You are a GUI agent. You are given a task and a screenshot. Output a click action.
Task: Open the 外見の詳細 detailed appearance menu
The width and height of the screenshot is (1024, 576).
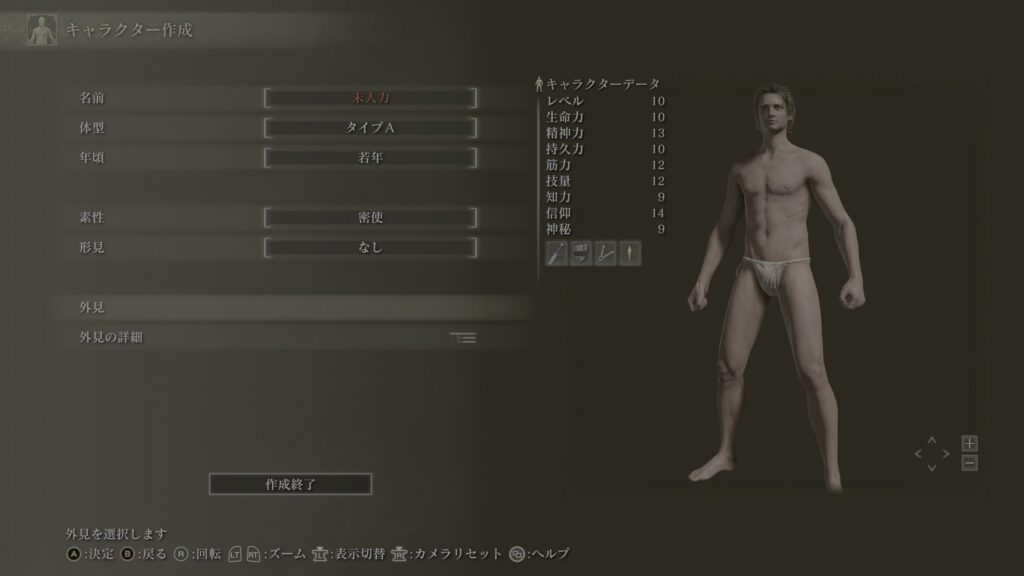(290, 337)
